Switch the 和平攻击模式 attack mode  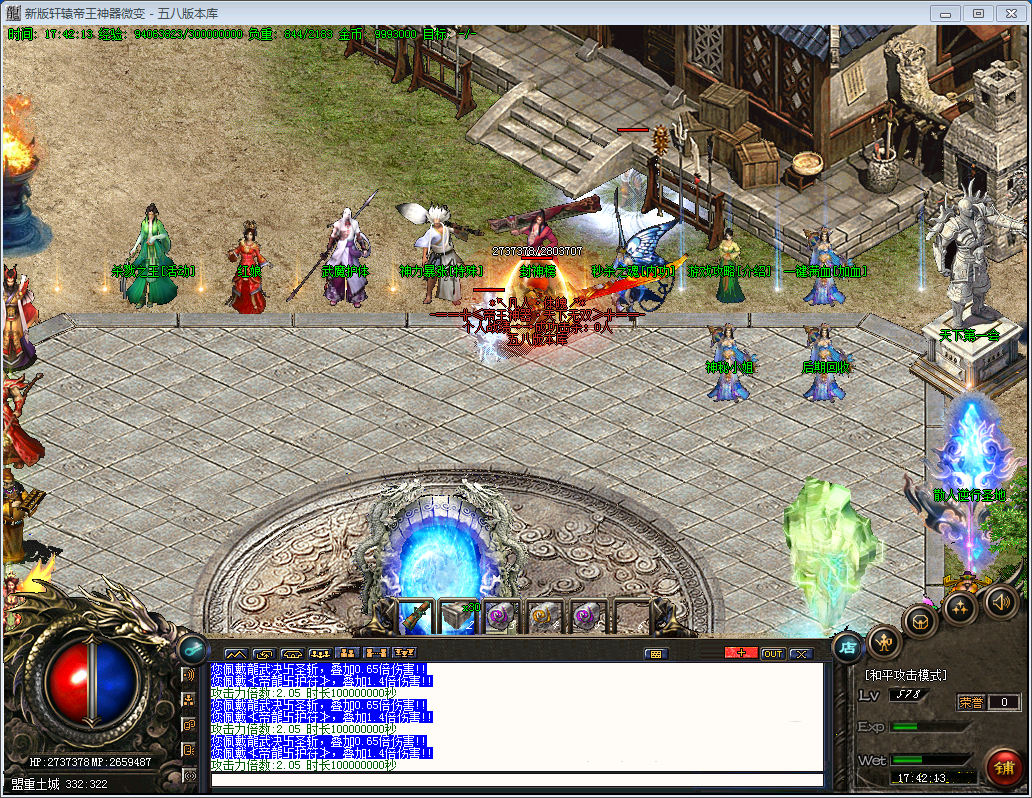point(905,675)
